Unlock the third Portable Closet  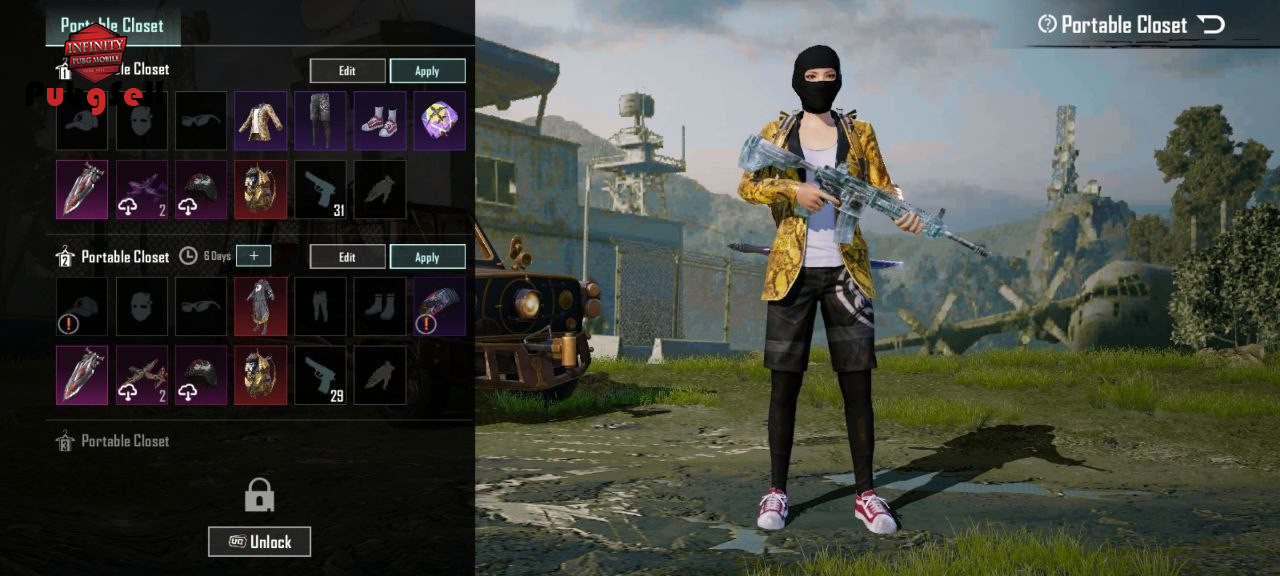pos(260,542)
